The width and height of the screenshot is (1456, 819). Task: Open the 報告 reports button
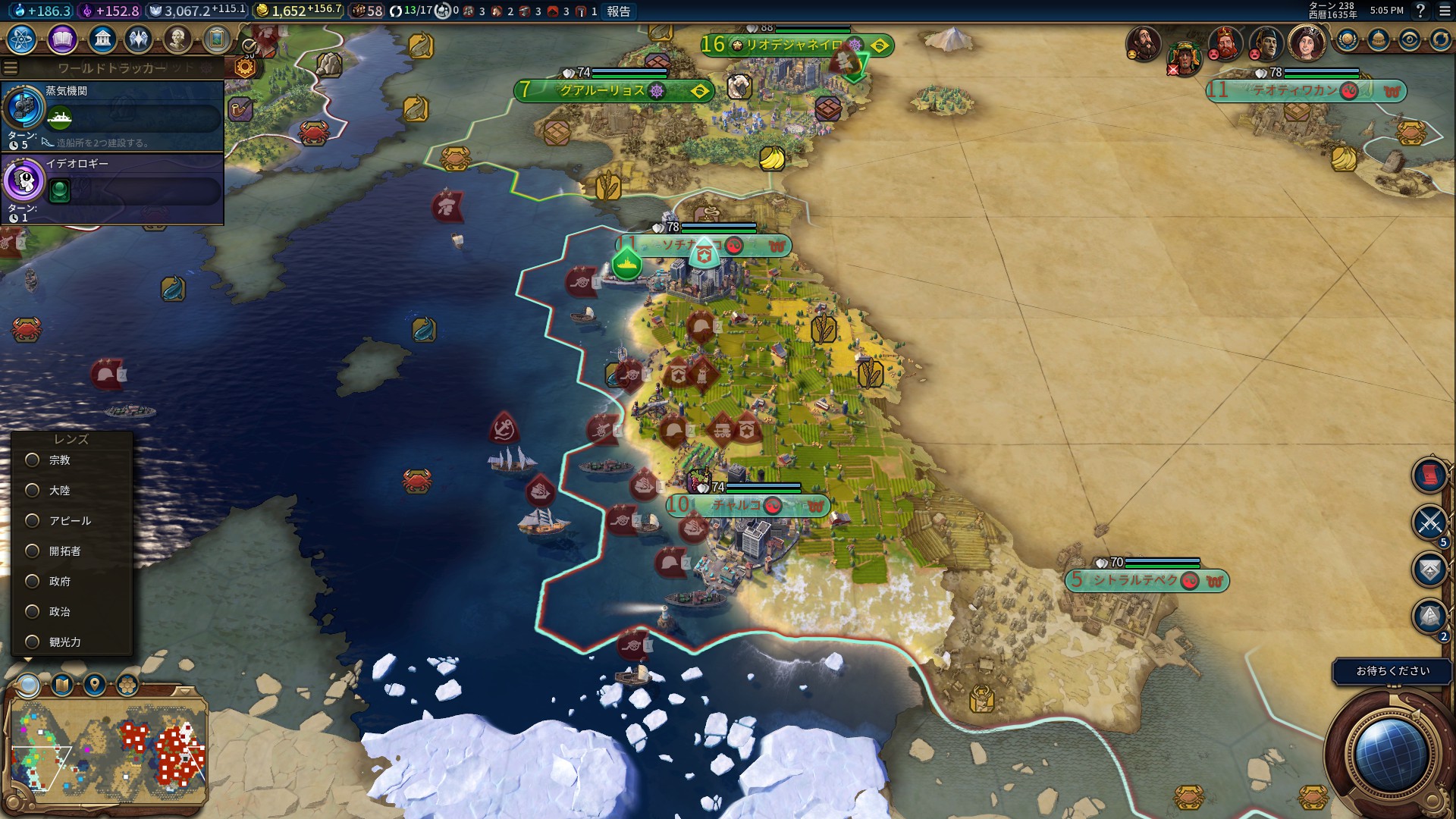click(x=618, y=11)
